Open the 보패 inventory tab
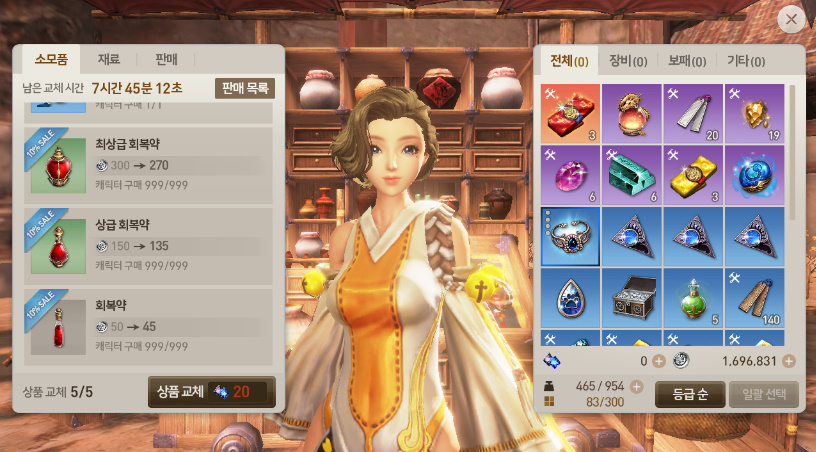The height and width of the screenshot is (452, 816). 686,61
